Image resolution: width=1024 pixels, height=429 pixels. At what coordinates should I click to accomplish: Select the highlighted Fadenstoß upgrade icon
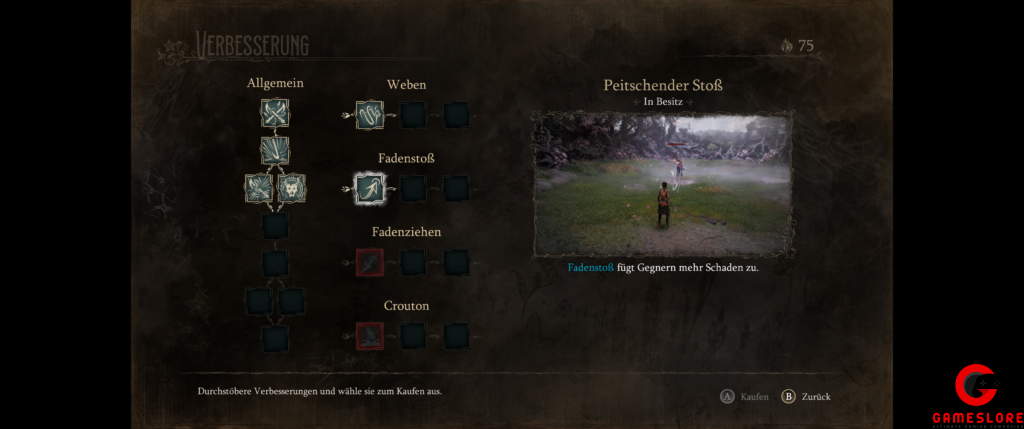click(370, 188)
